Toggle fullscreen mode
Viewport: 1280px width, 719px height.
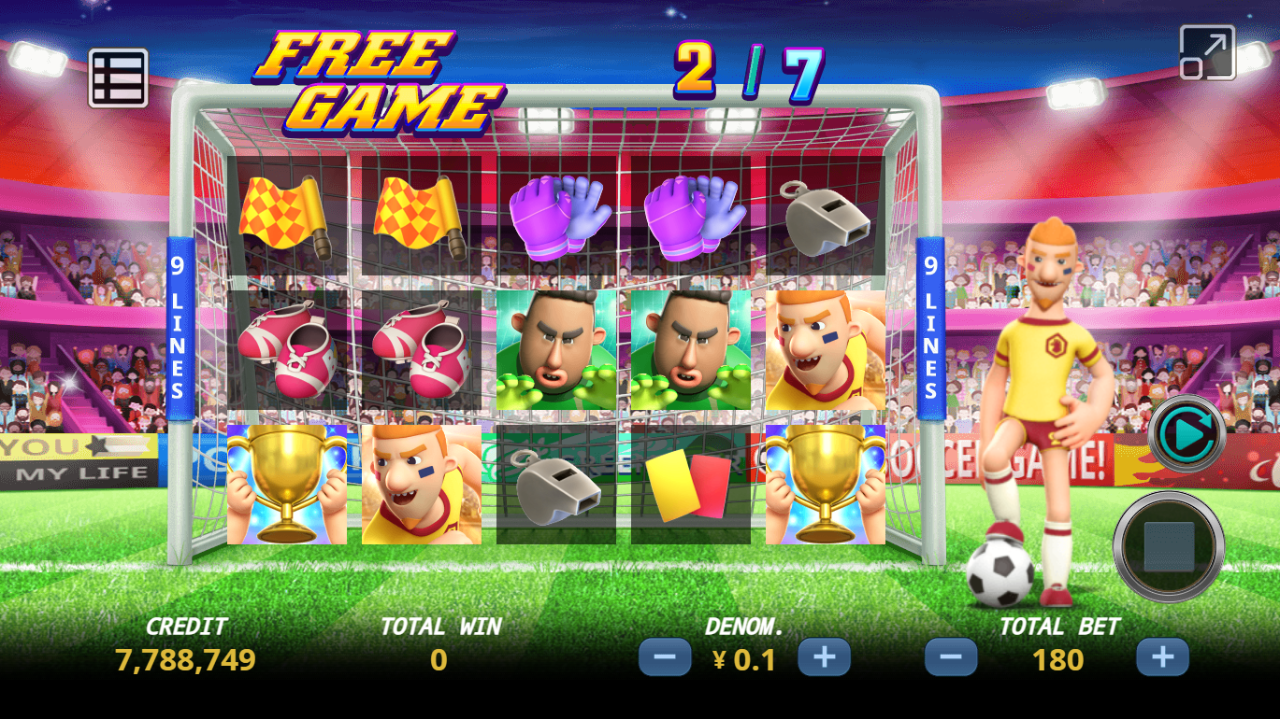(x=1207, y=53)
